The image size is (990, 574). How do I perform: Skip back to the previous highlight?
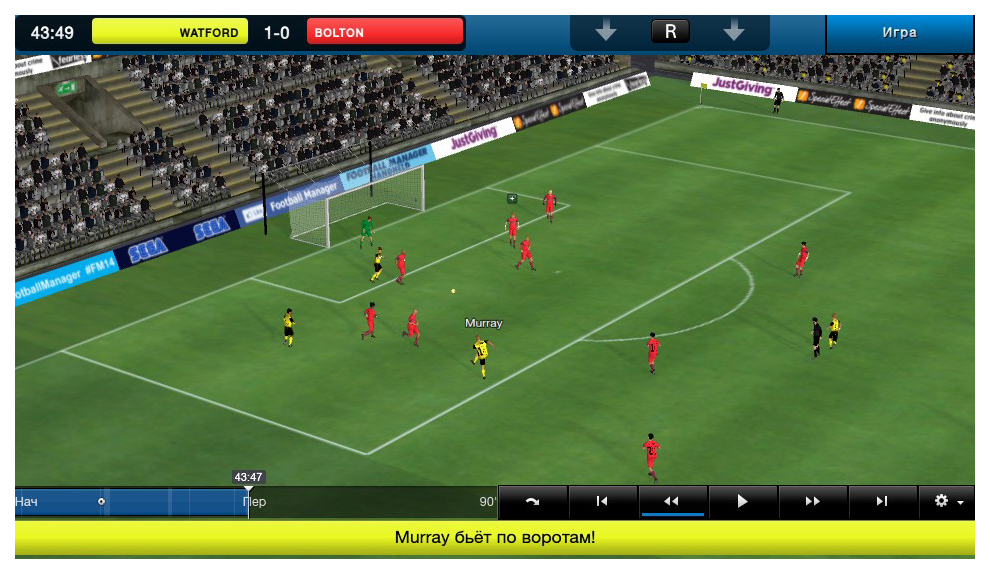[x=602, y=501]
